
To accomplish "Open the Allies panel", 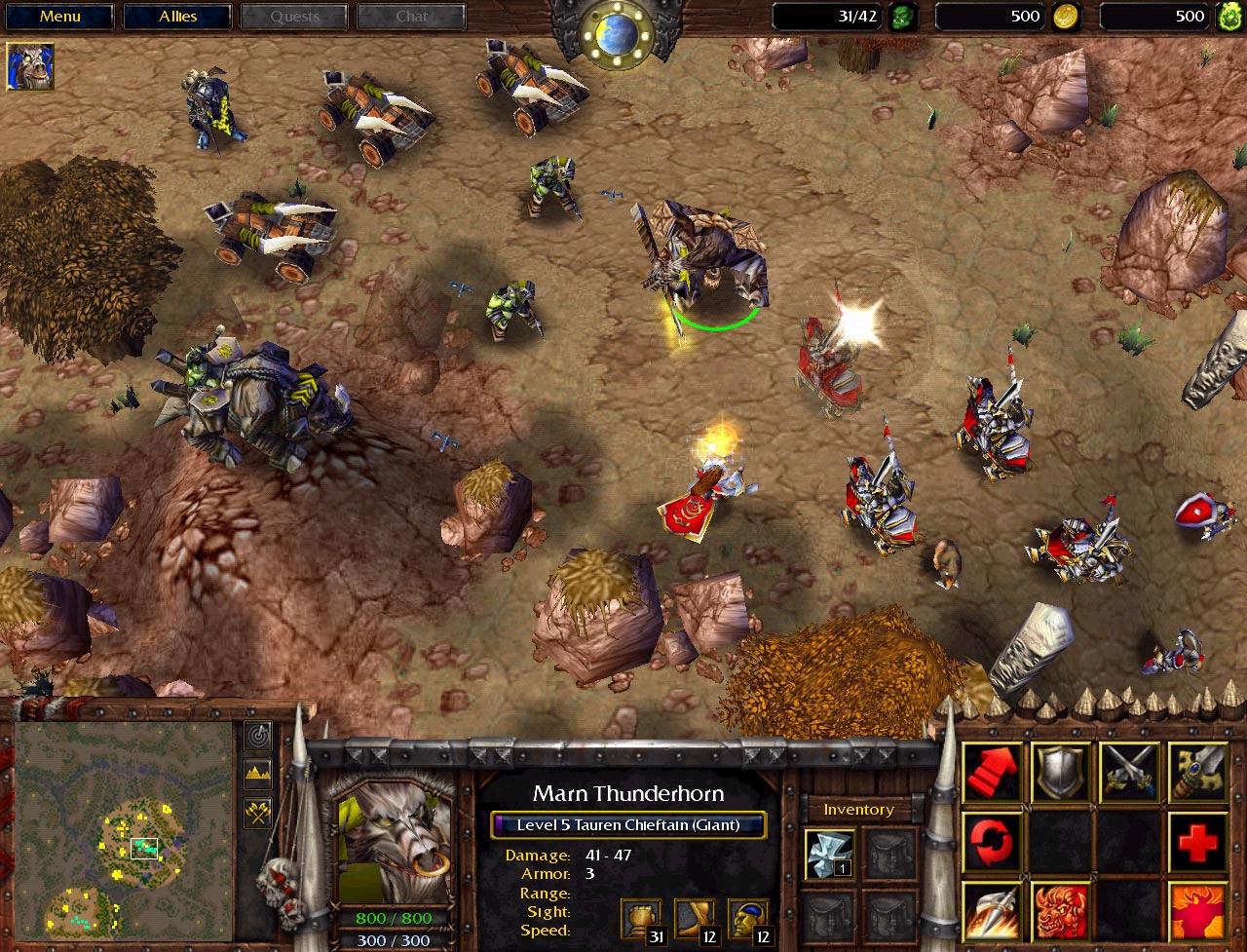I will click(x=178, y=17).
